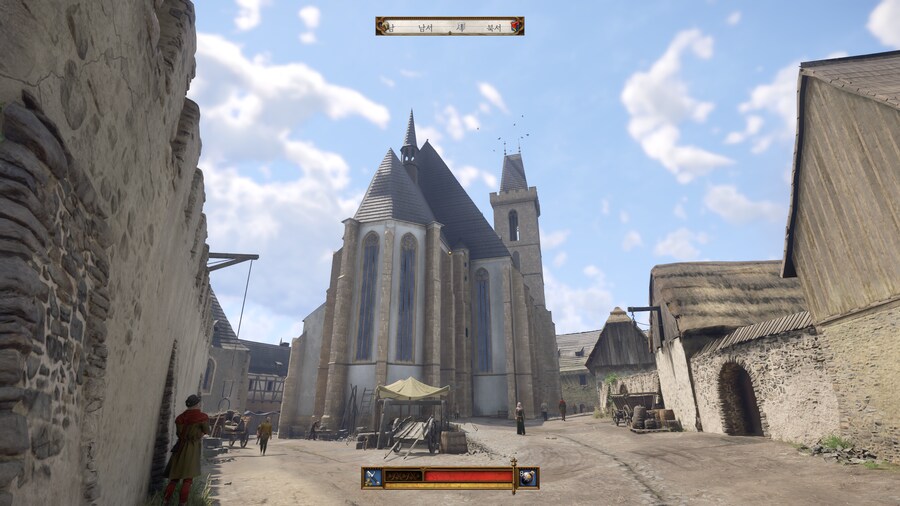Select the shield quest marker on compass
Image resolution: width=900 pixels, height=506 pixels.
(515, 26)
